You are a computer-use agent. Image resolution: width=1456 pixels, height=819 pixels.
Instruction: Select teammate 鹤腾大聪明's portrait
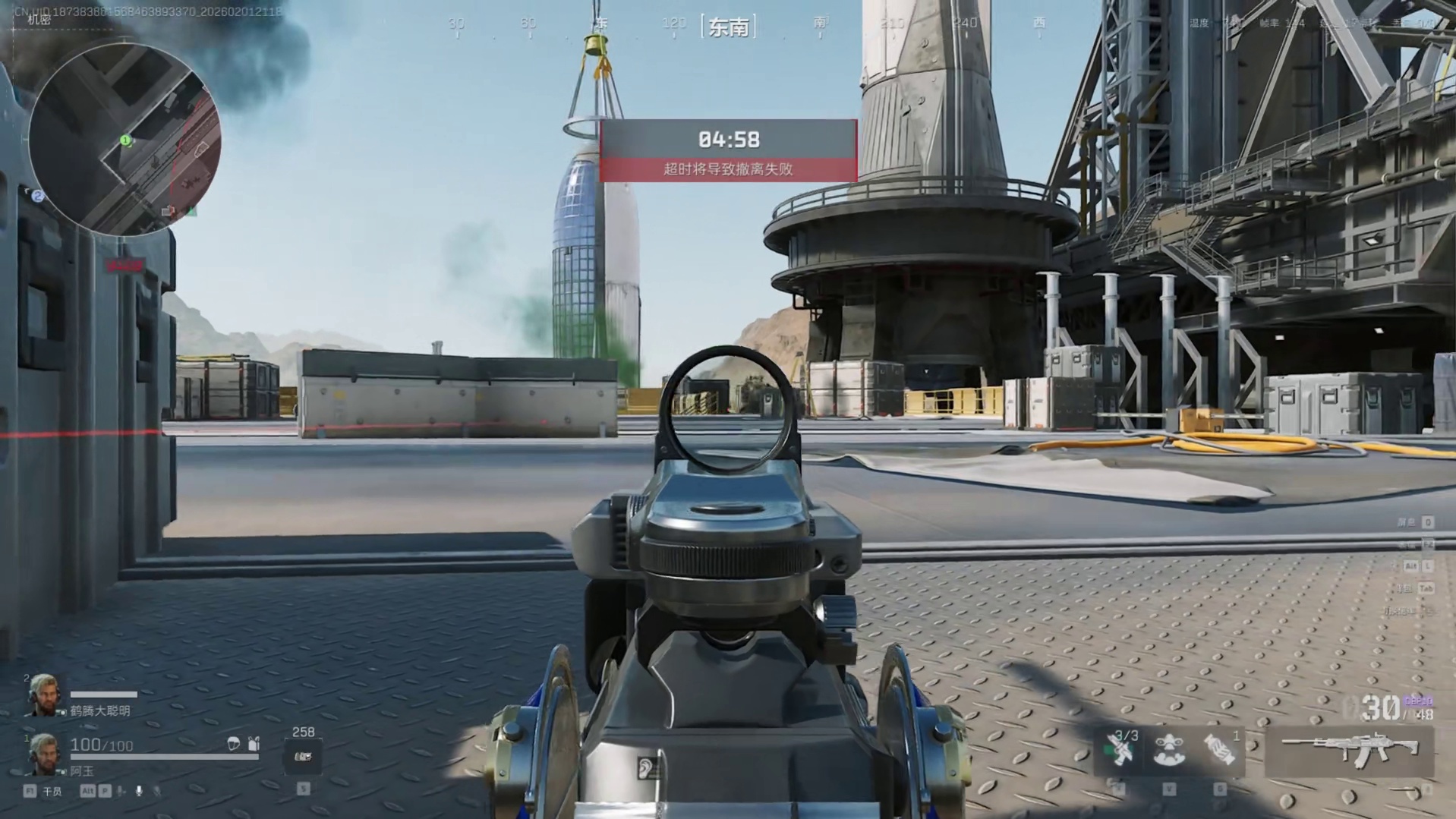[43, 696]
